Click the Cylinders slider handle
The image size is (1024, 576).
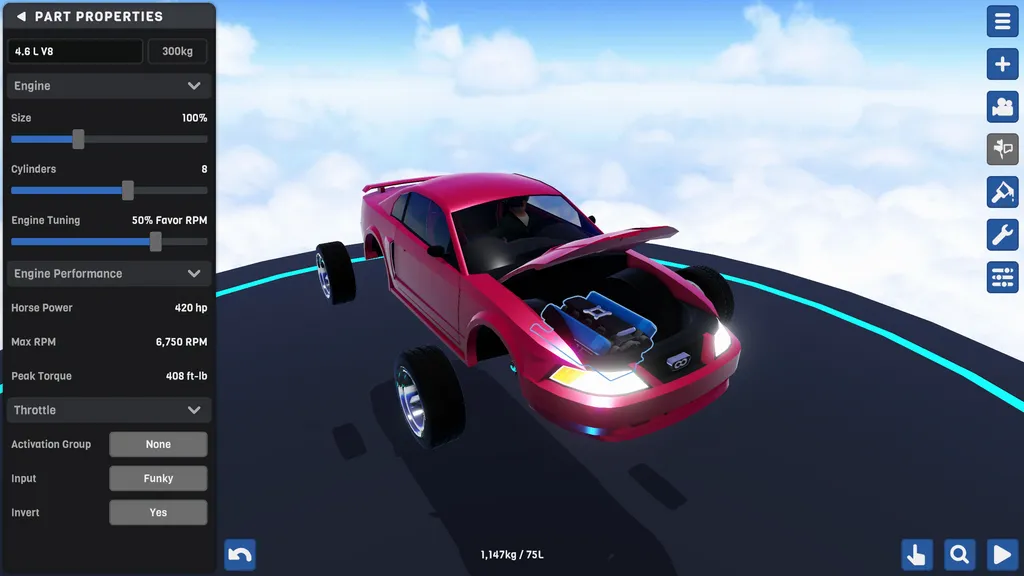click(x=128, y=190)
